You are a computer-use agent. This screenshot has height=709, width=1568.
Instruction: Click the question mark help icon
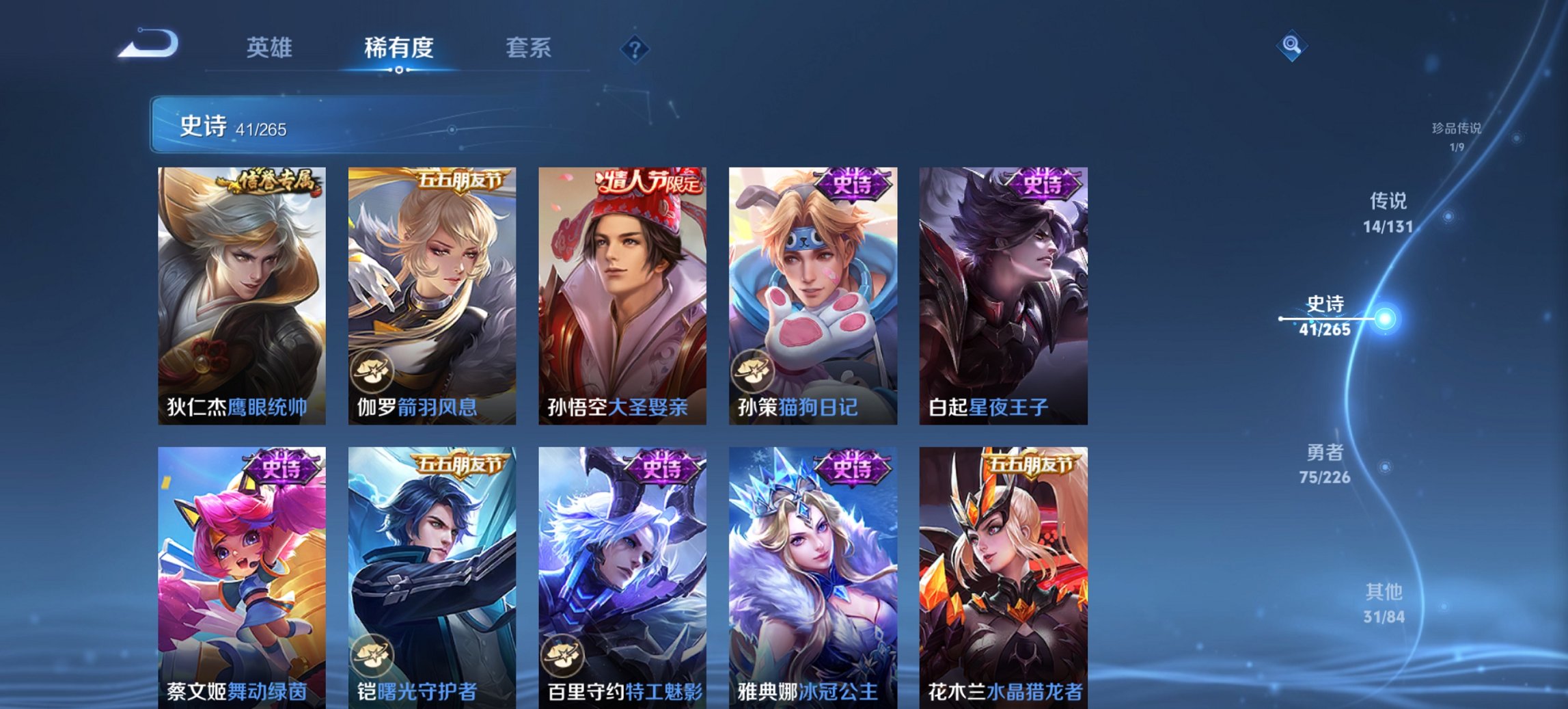(x=635, y=49)
